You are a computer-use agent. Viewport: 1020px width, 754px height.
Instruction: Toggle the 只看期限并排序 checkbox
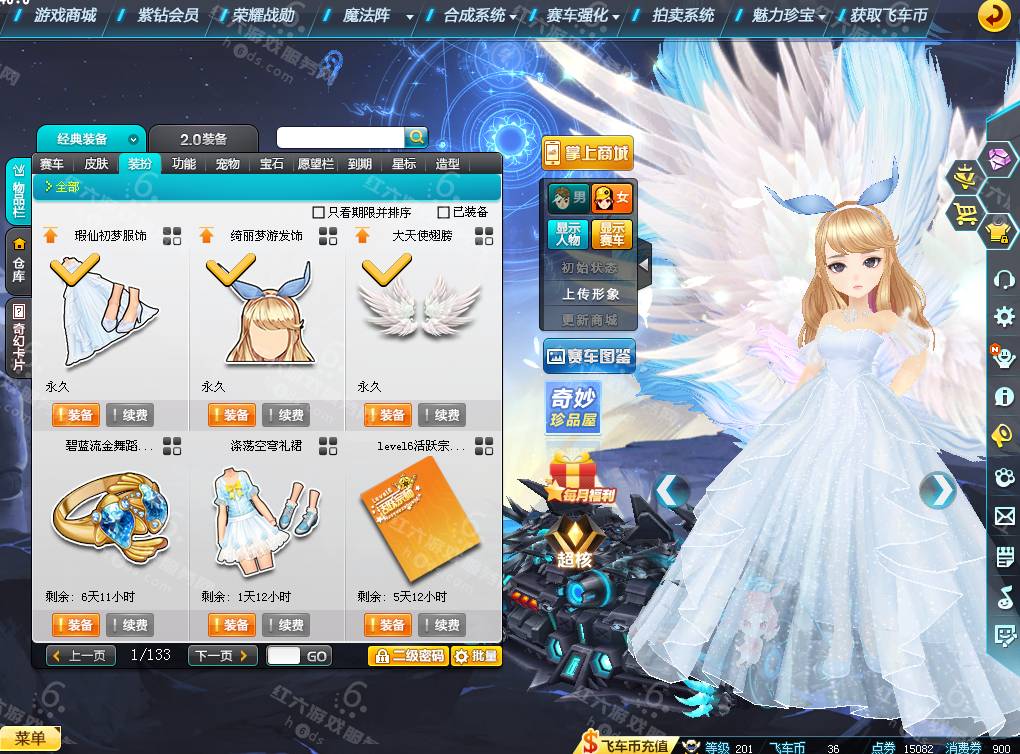(319, 212)
